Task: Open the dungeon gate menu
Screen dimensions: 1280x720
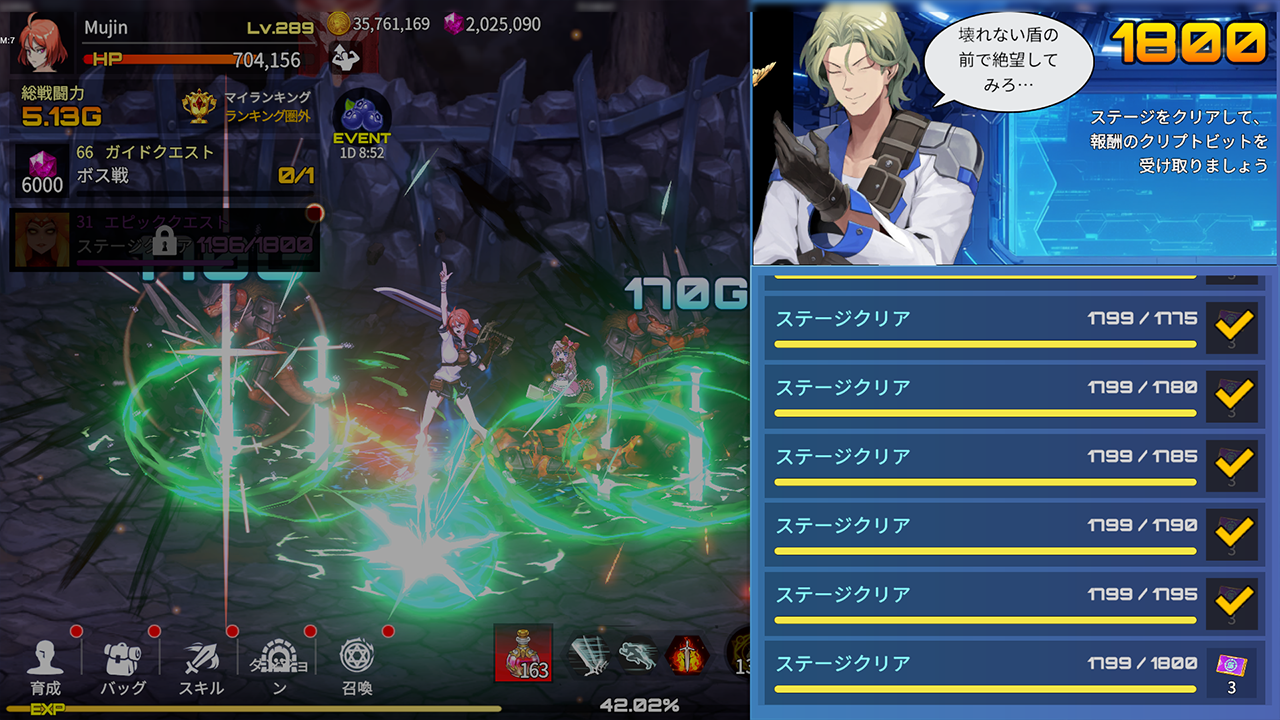Action: (279, 666)
